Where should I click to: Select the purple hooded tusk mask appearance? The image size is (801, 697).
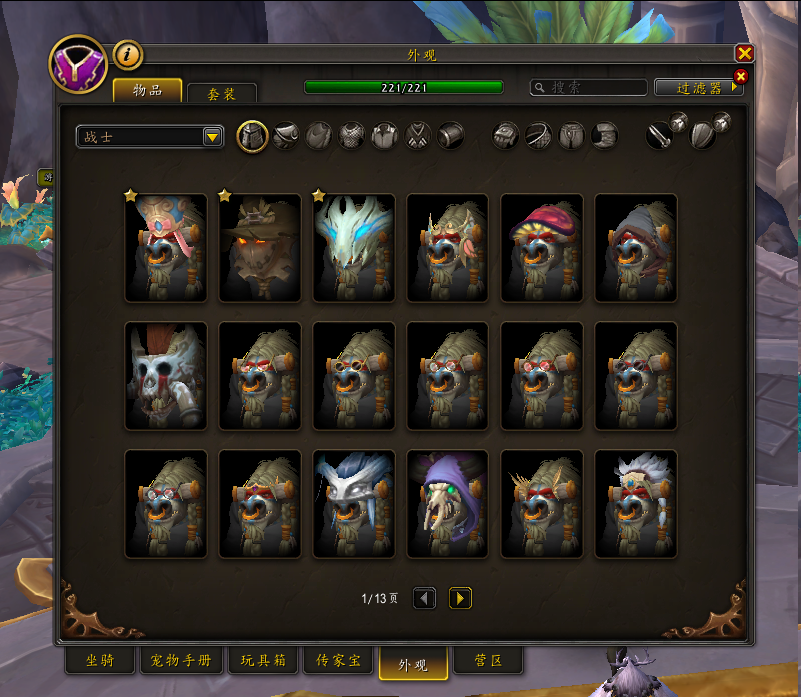(448, 504)
